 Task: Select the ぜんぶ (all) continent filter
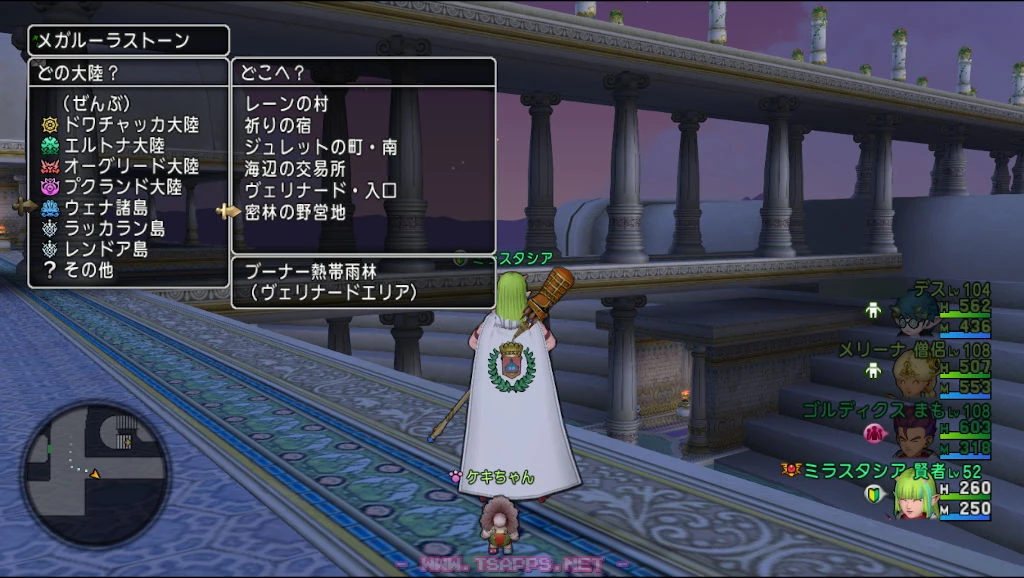coord(97,103)
